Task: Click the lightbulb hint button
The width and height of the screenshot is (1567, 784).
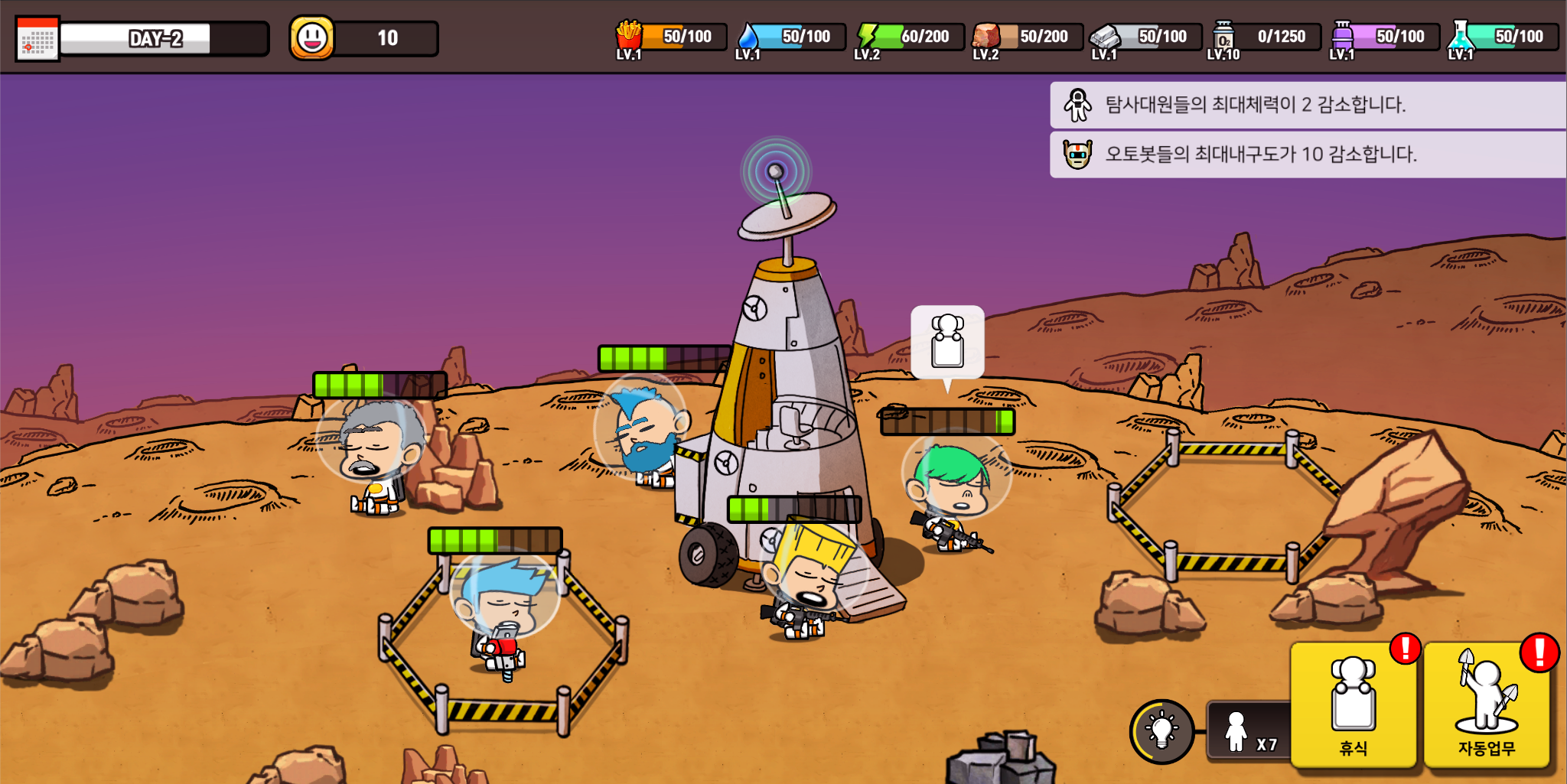Action: point(1161,730)
